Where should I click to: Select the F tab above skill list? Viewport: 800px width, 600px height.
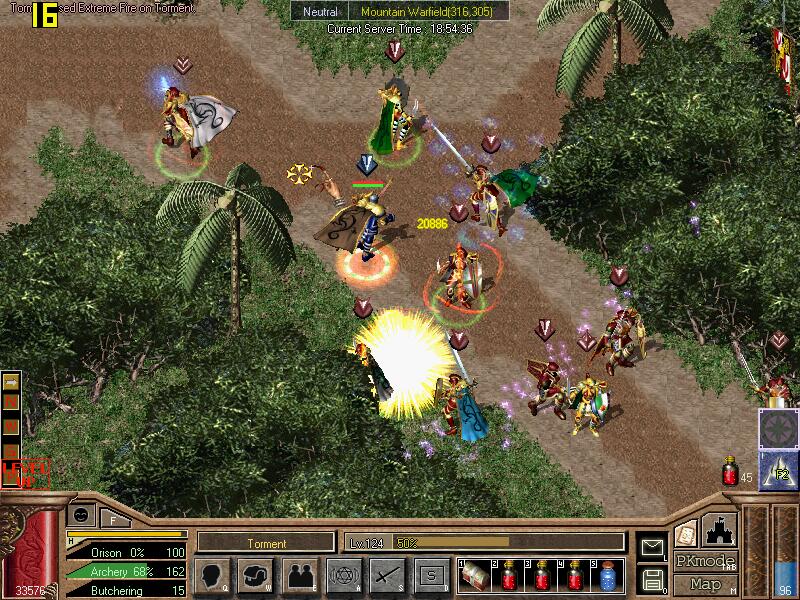click(114, 518)
